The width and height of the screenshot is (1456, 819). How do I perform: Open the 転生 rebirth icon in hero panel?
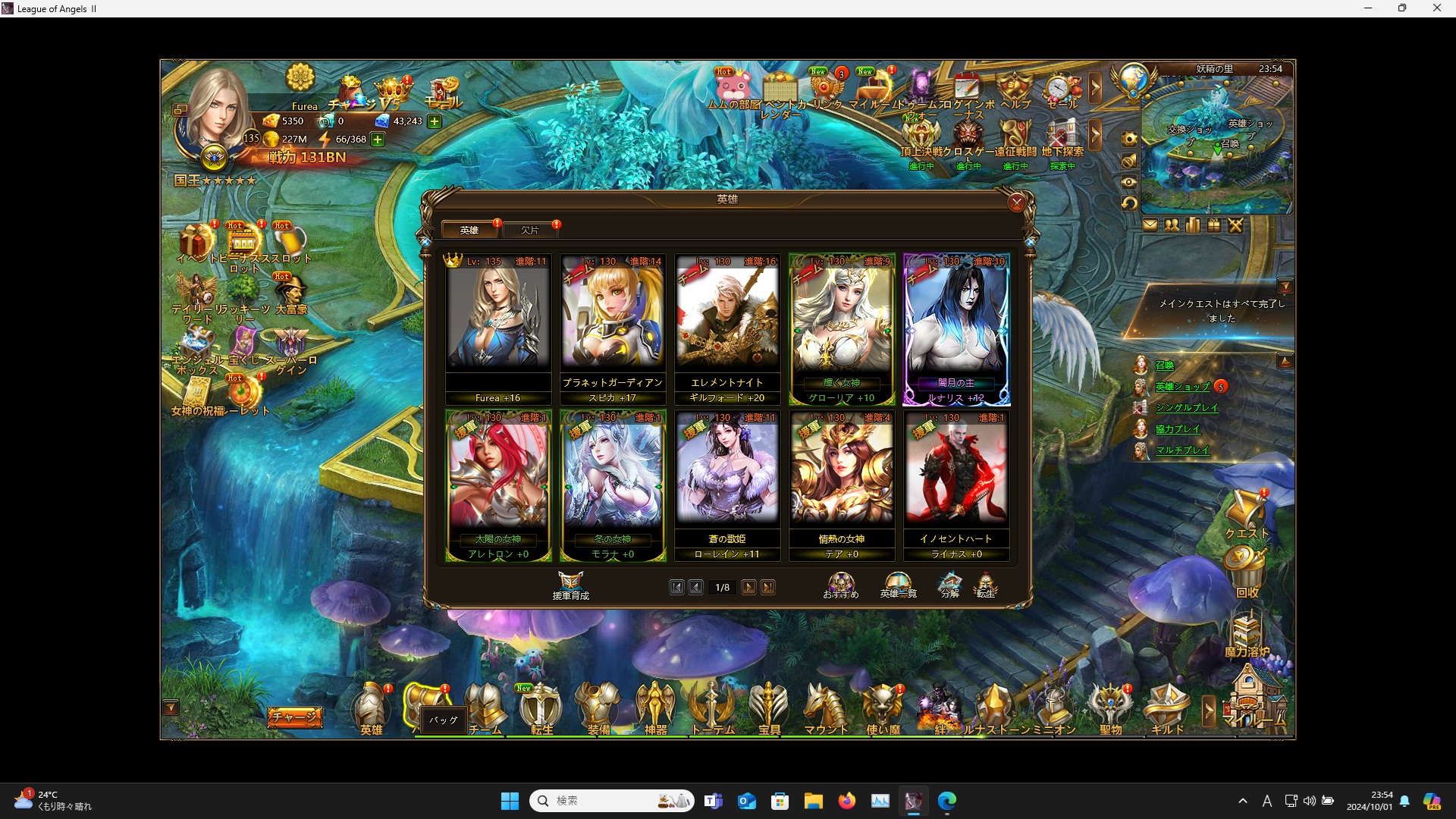click(987, 584)
